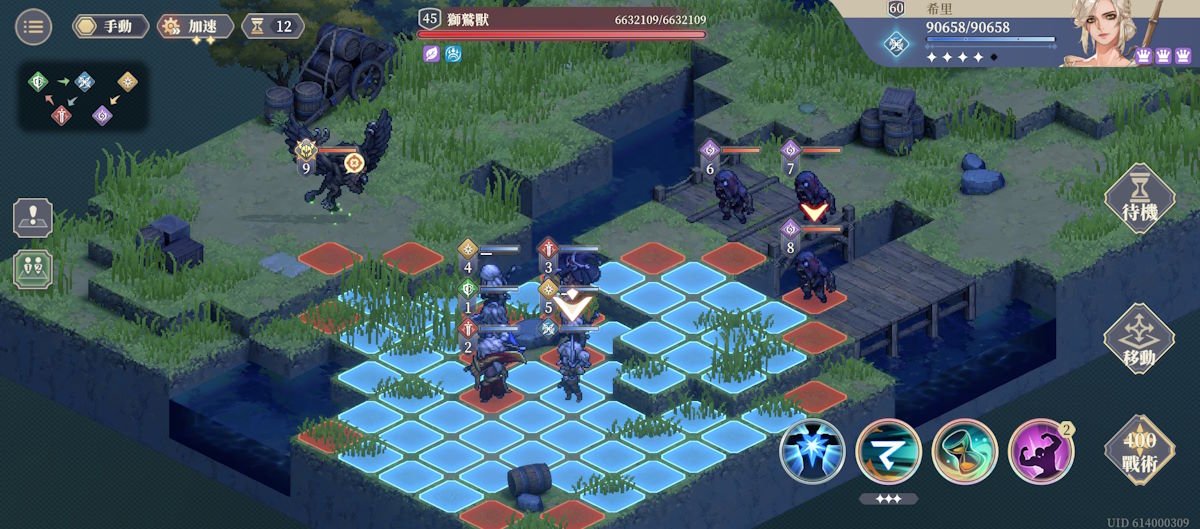Screen dimensions: 1200x529
Task: Click the exclamation-mark tile info button
Action: (x=32, y=218)
